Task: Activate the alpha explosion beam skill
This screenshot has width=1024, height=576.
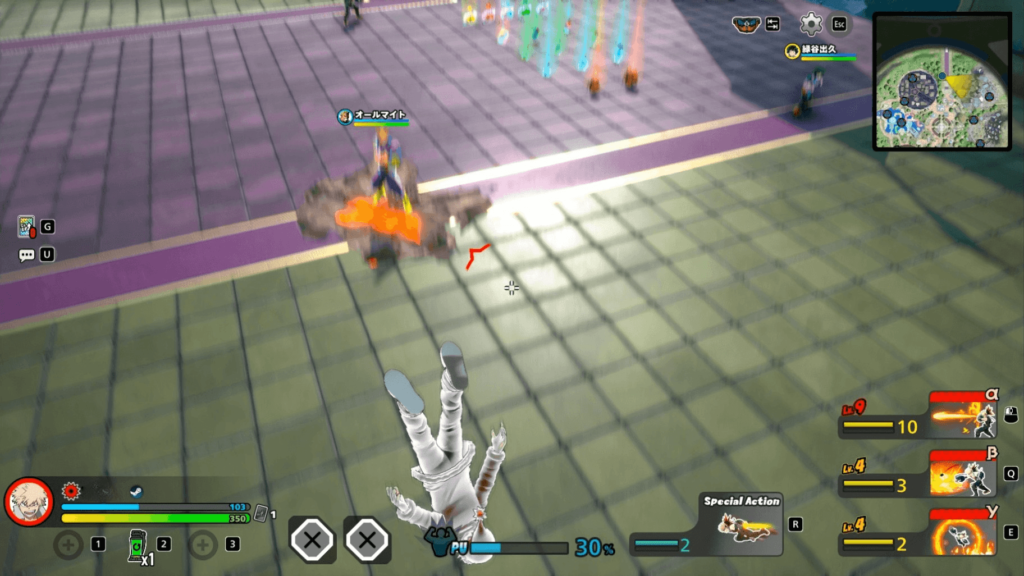Action: pyautogui.click(x=964, y=416)
